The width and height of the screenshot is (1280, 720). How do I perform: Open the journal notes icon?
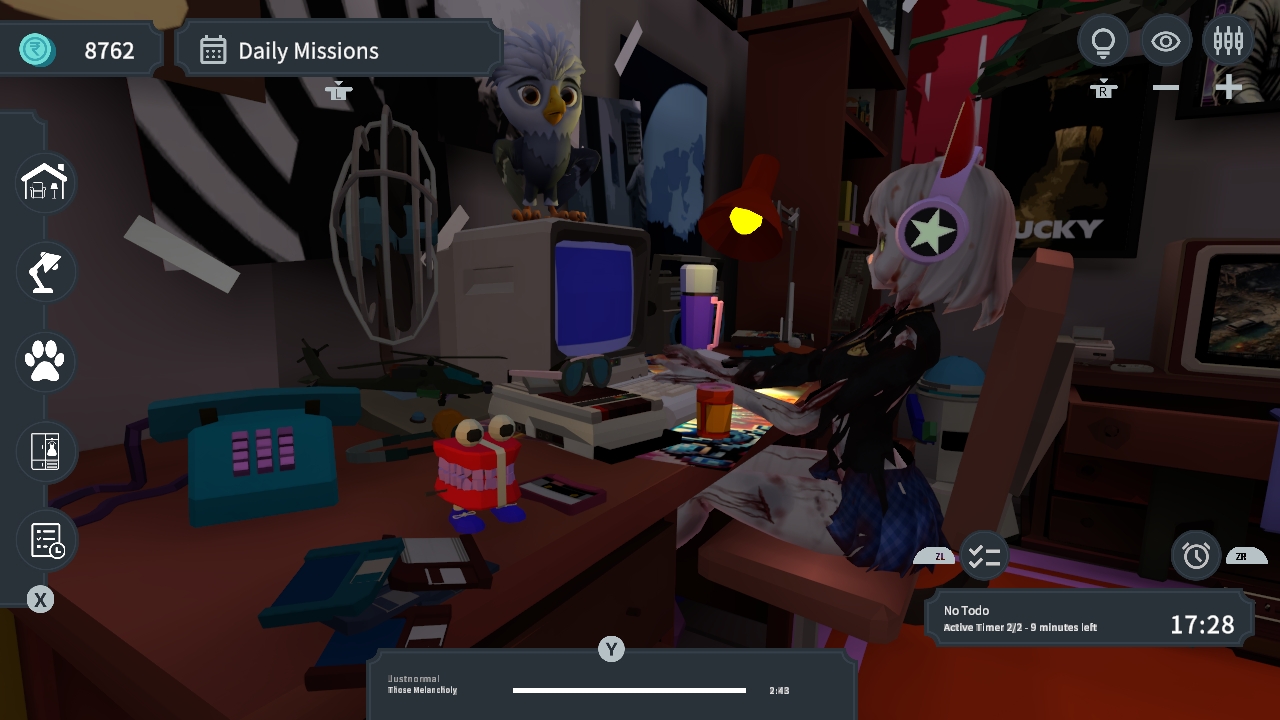[44, 540]
